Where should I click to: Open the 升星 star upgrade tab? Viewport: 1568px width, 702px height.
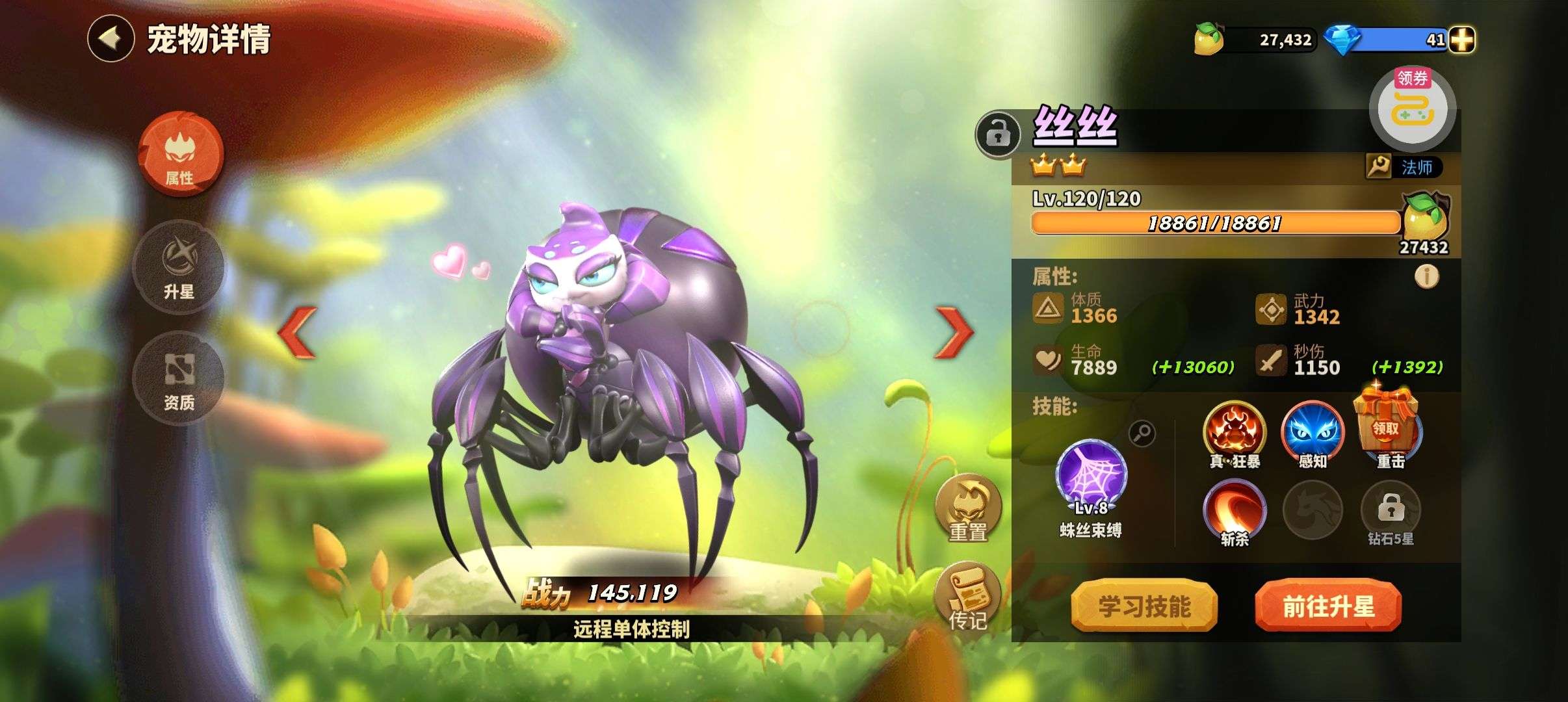pyautogui.click(x=179, y=267)
